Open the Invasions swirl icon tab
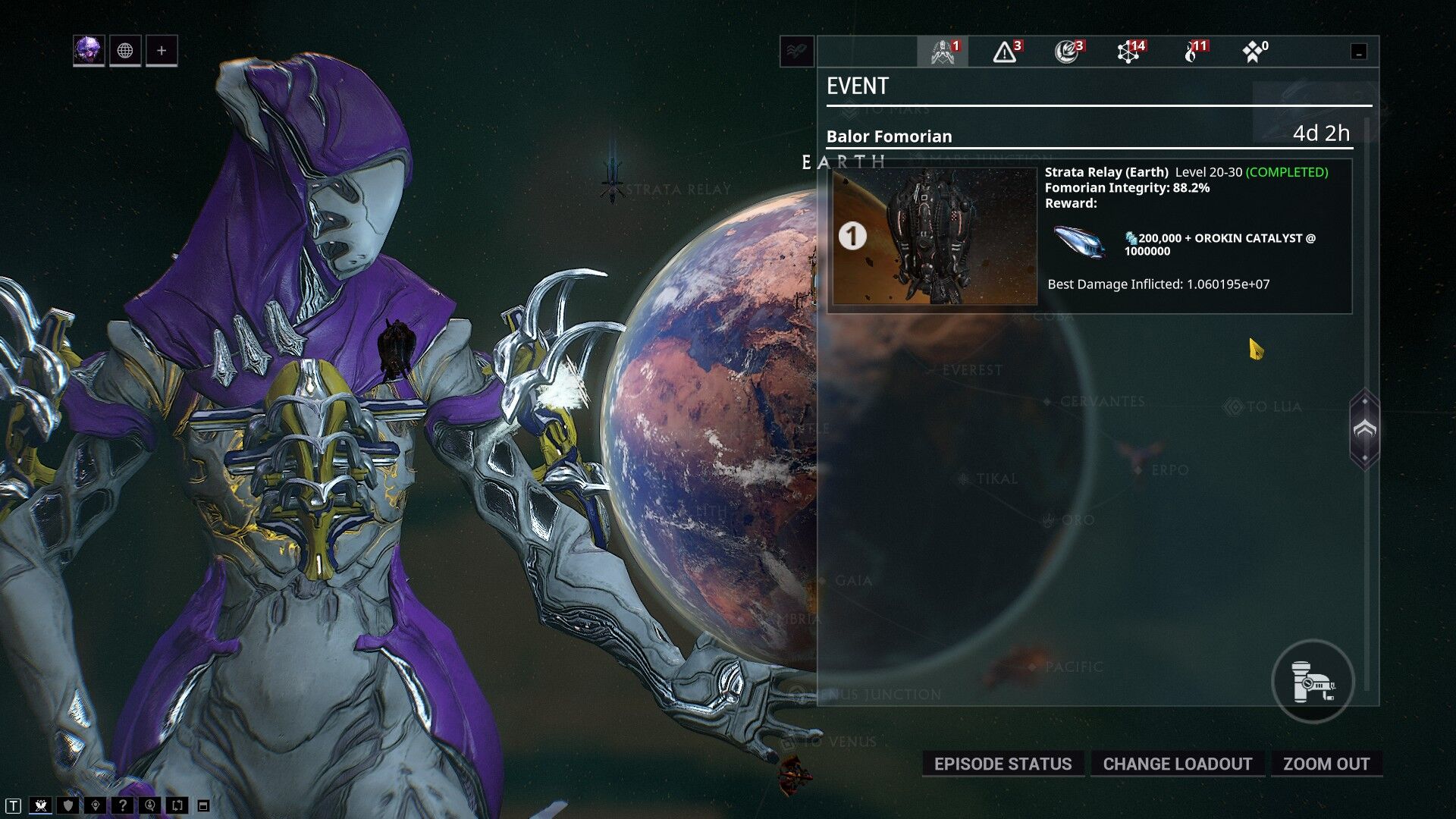 tap(1068, 52)
